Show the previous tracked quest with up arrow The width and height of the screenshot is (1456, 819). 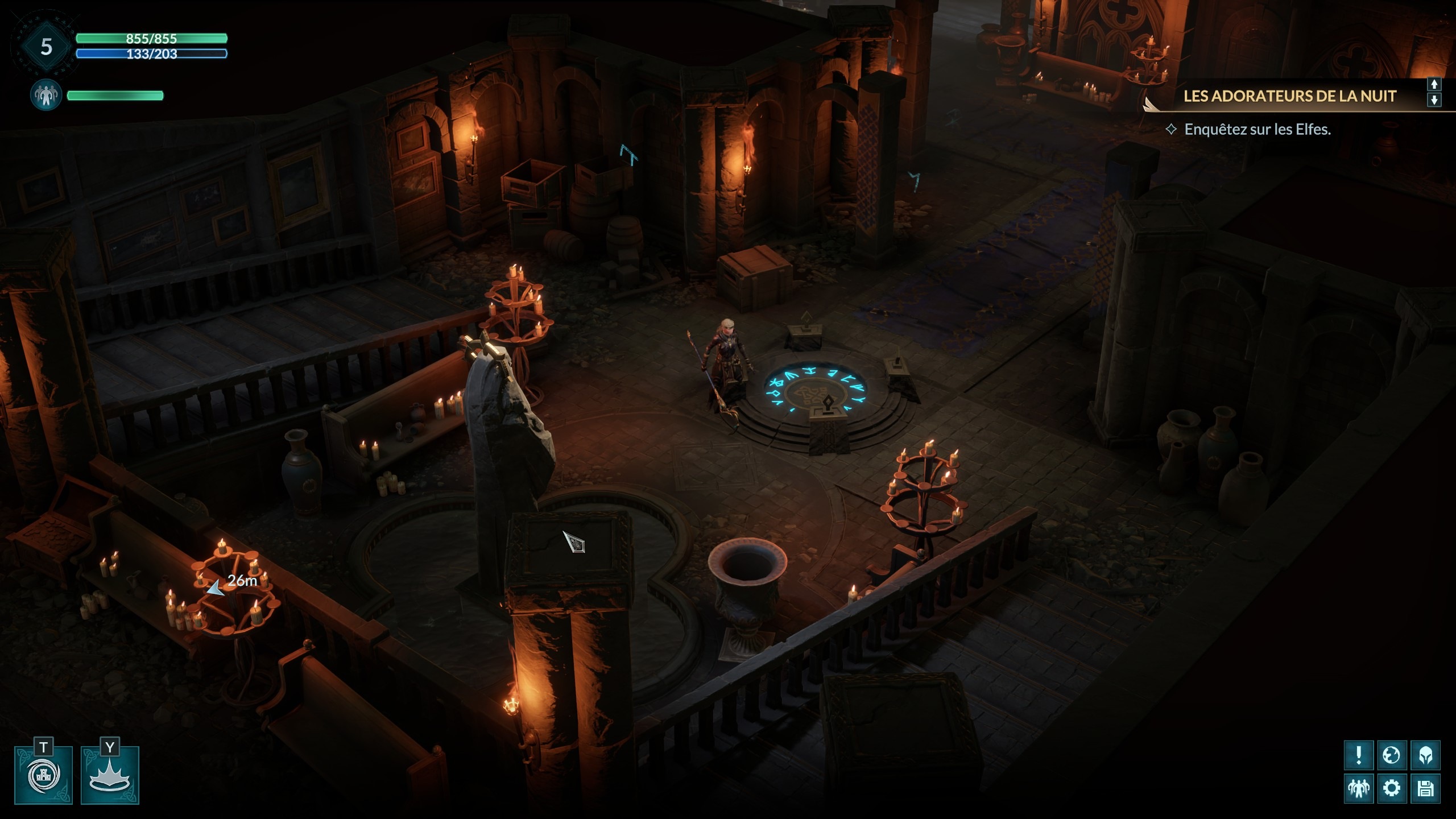point(1434,84)
